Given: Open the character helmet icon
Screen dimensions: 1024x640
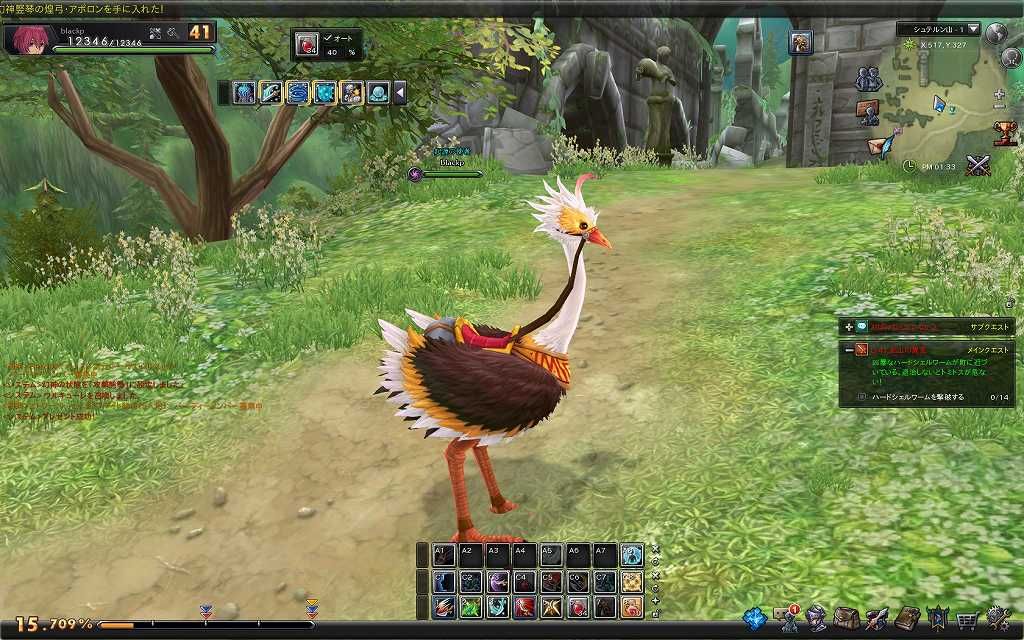Looking at the screenshot, I should point(817,618).
